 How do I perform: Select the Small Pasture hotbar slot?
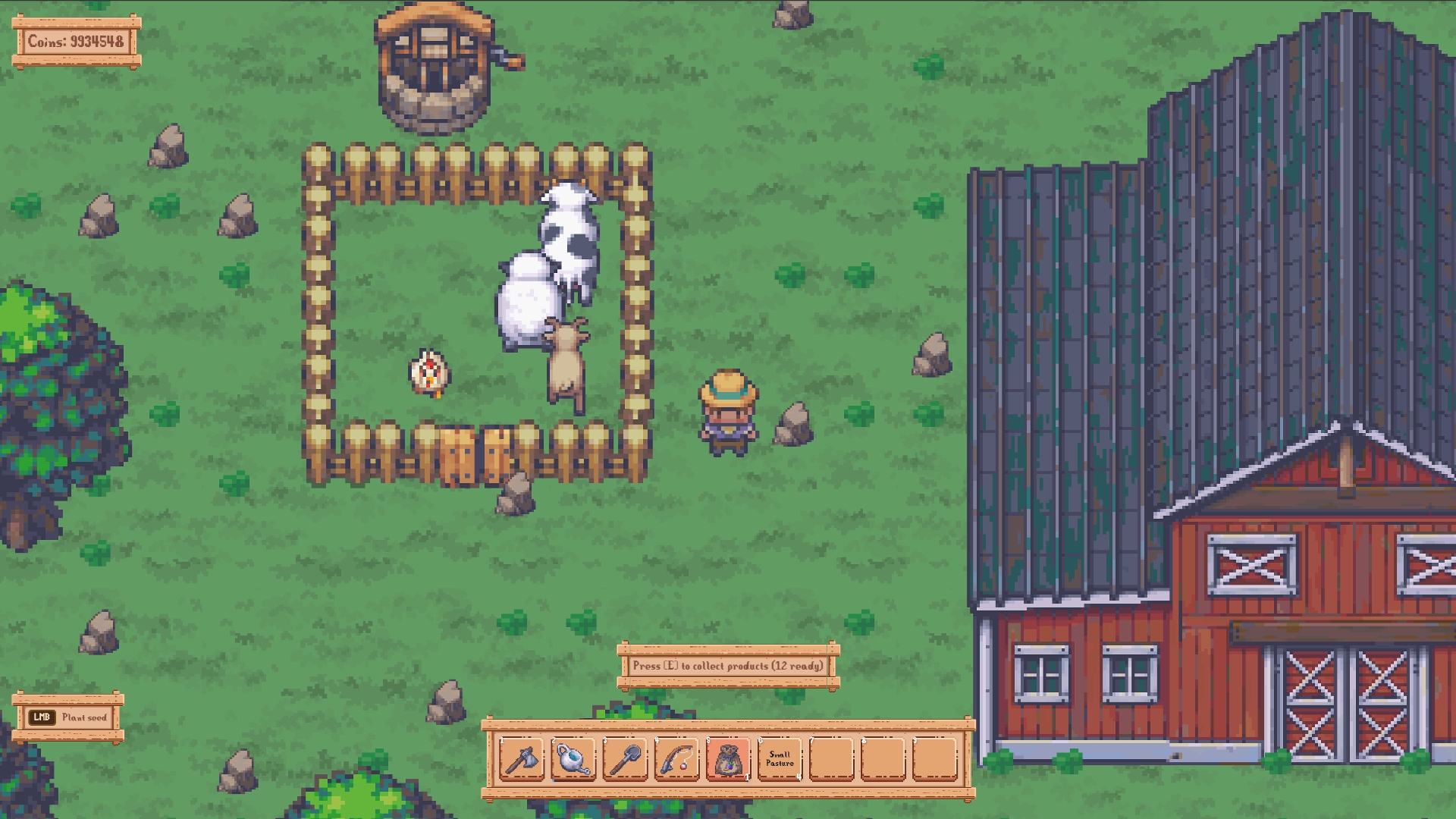pyautogui.click(x=780, y=758)
